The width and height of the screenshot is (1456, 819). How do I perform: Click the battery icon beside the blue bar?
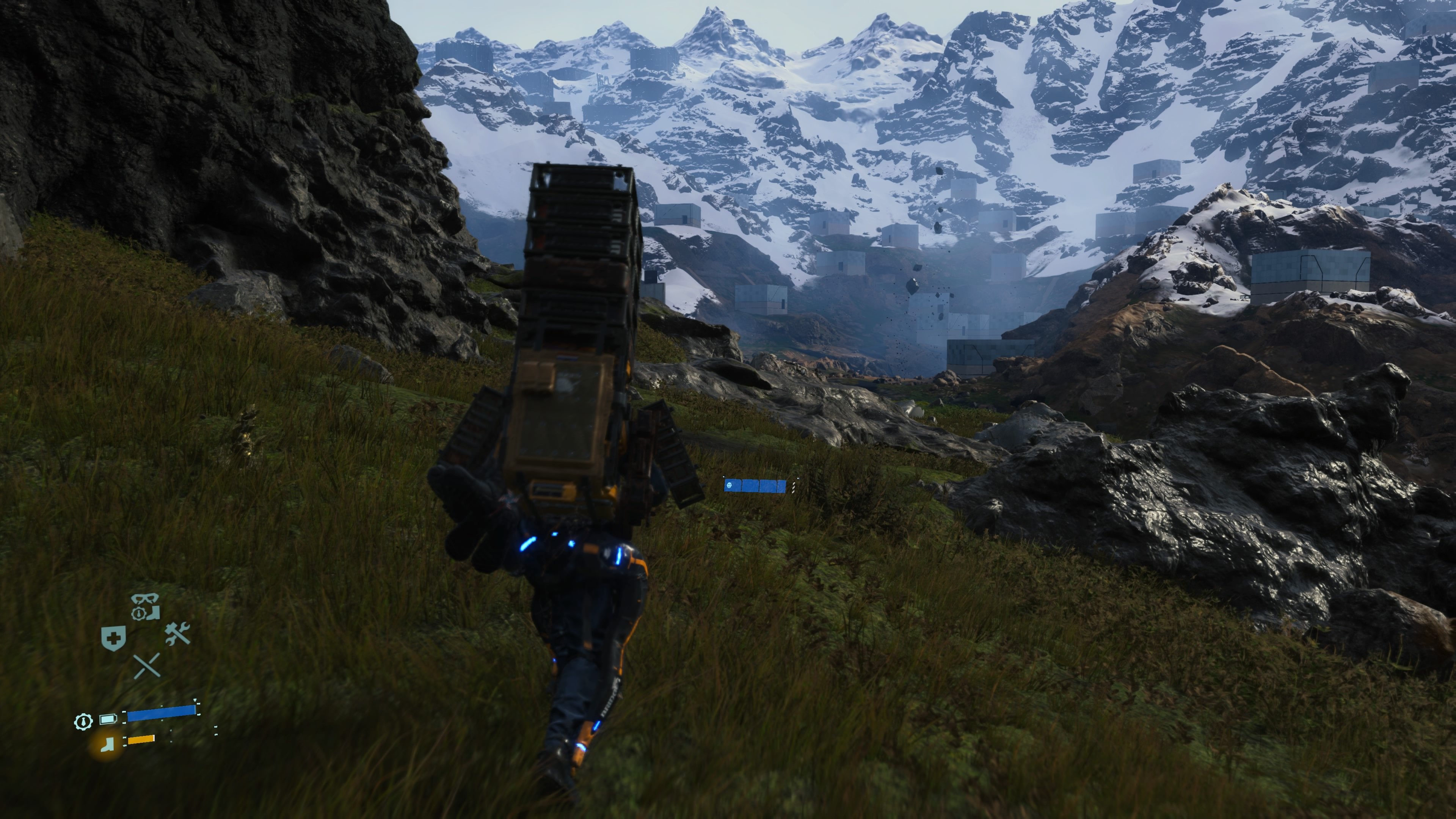pos(108,720)
